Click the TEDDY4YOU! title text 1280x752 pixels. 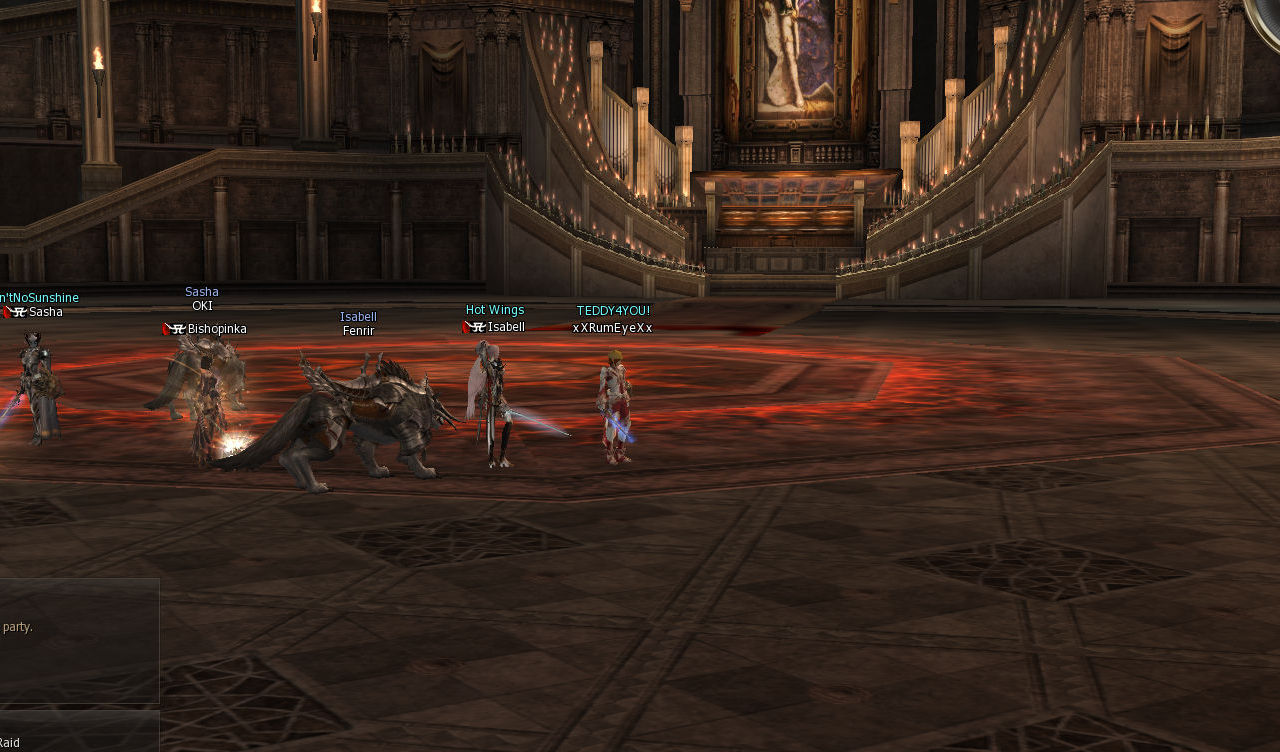[612, 310]
